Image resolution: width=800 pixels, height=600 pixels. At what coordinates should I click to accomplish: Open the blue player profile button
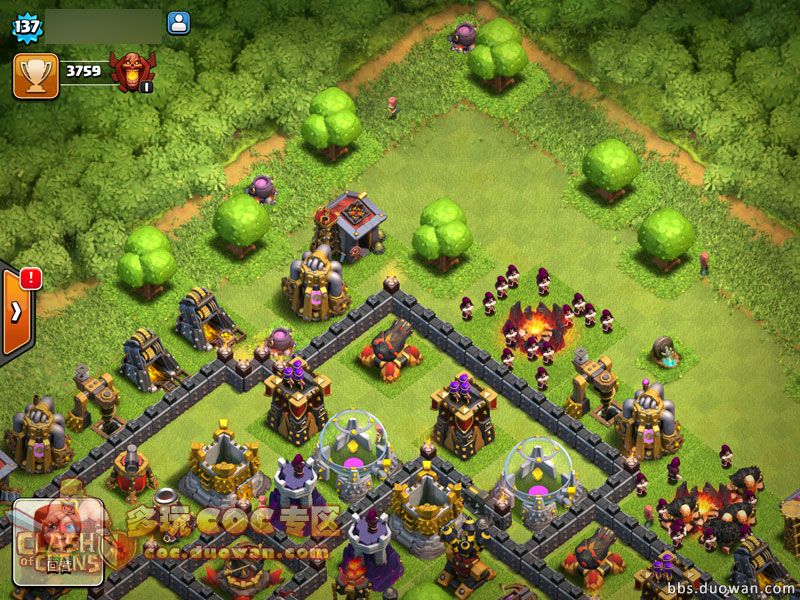pos(179,23)
